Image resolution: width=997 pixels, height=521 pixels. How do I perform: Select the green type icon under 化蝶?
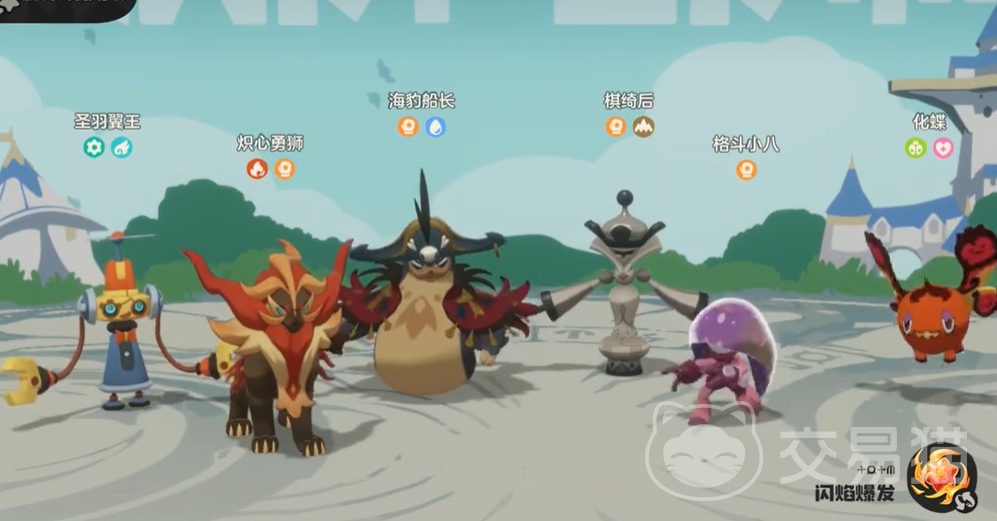click(x=915, y=148)
